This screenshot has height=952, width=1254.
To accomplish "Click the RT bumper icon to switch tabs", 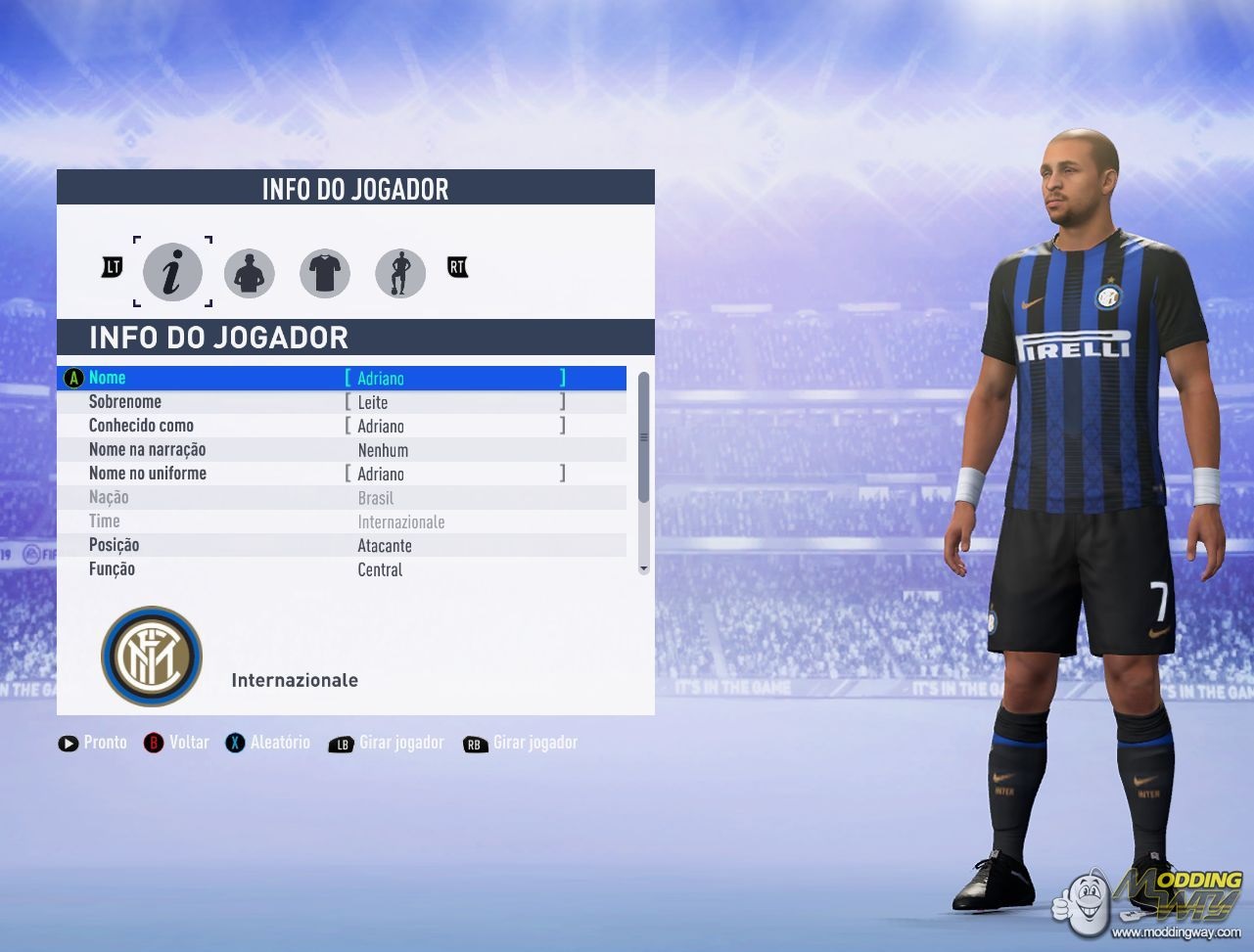I will pyautogui.click(x=456, y=266).
